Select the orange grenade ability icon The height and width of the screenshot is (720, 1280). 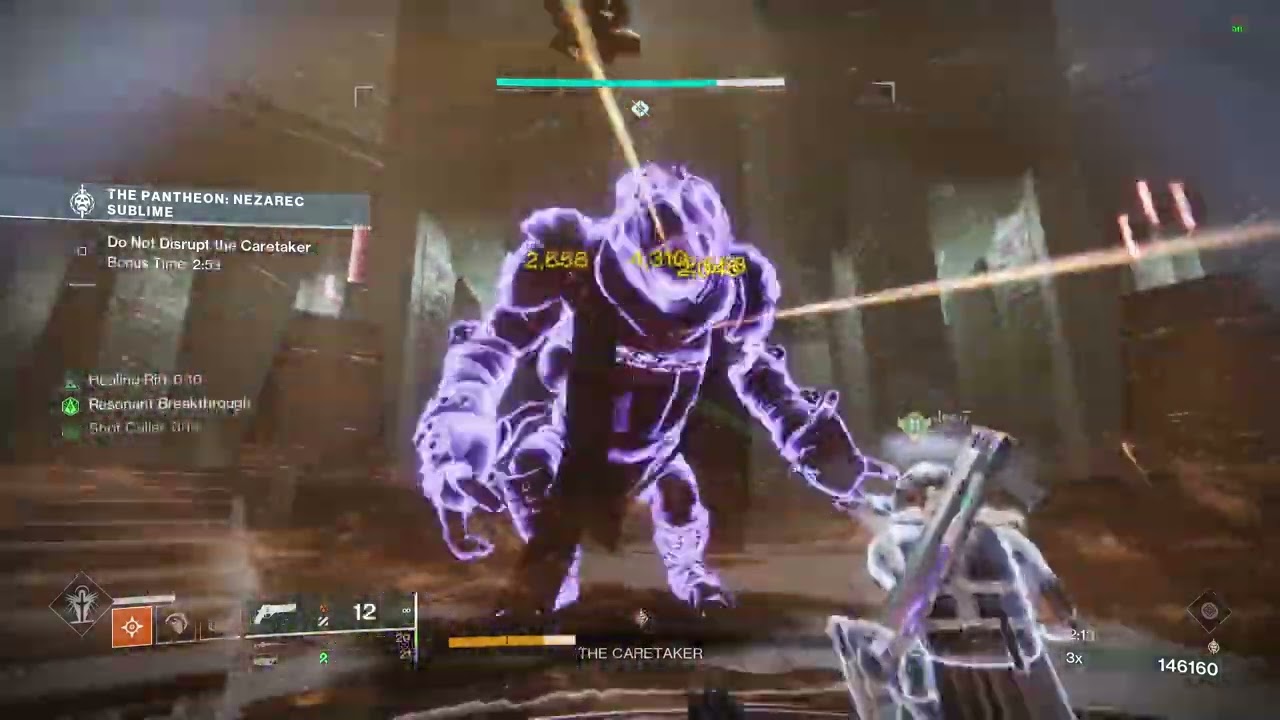(132, 627)
